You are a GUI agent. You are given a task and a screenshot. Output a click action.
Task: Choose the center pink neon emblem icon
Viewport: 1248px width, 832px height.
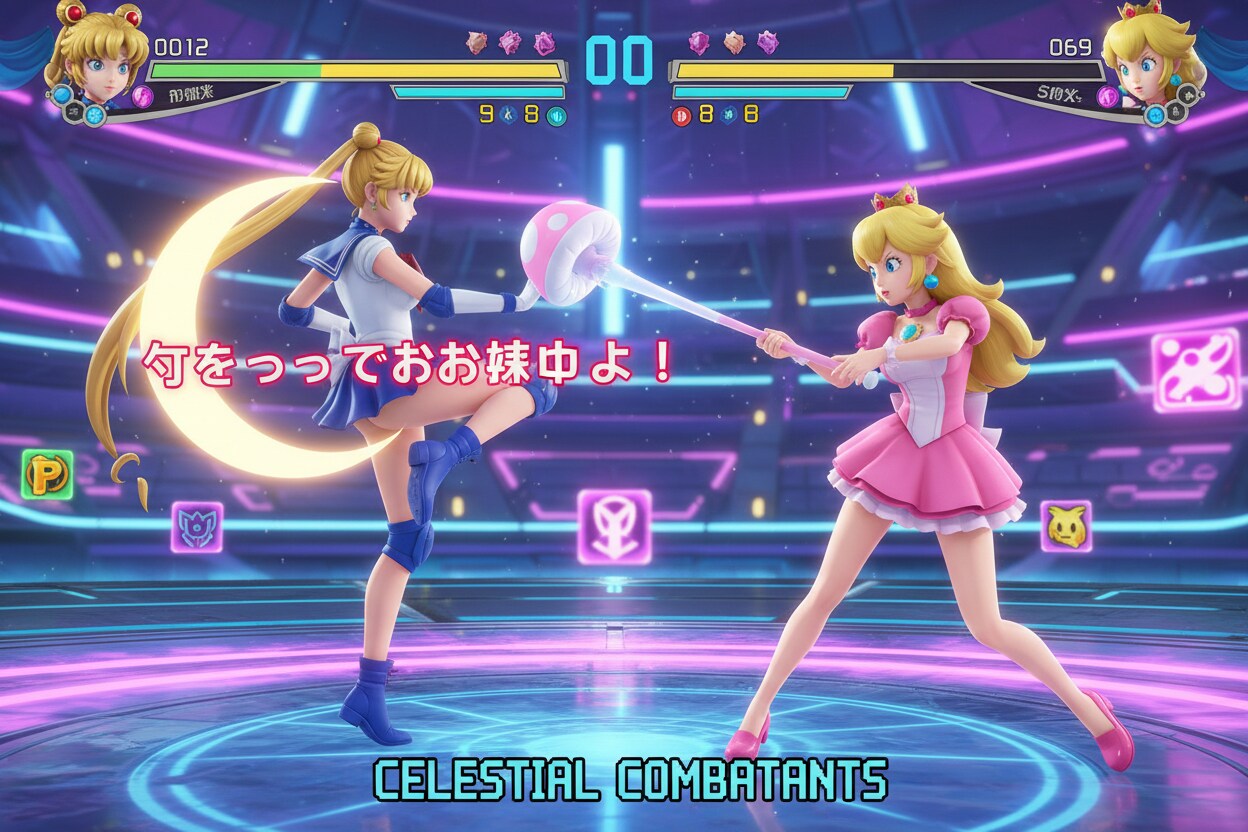(x=614, y=526)
